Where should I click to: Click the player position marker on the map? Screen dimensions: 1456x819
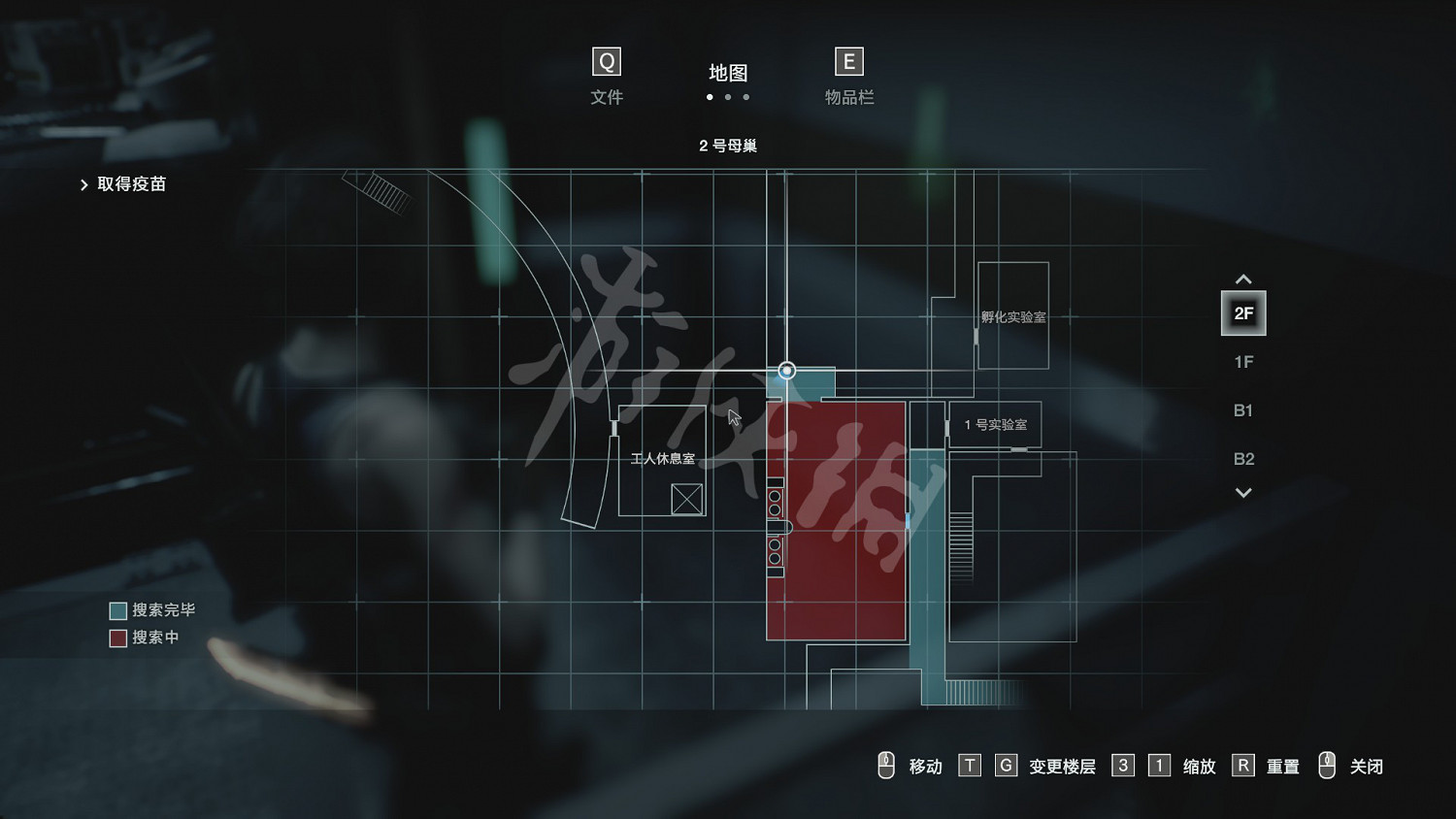pos(786,371)
